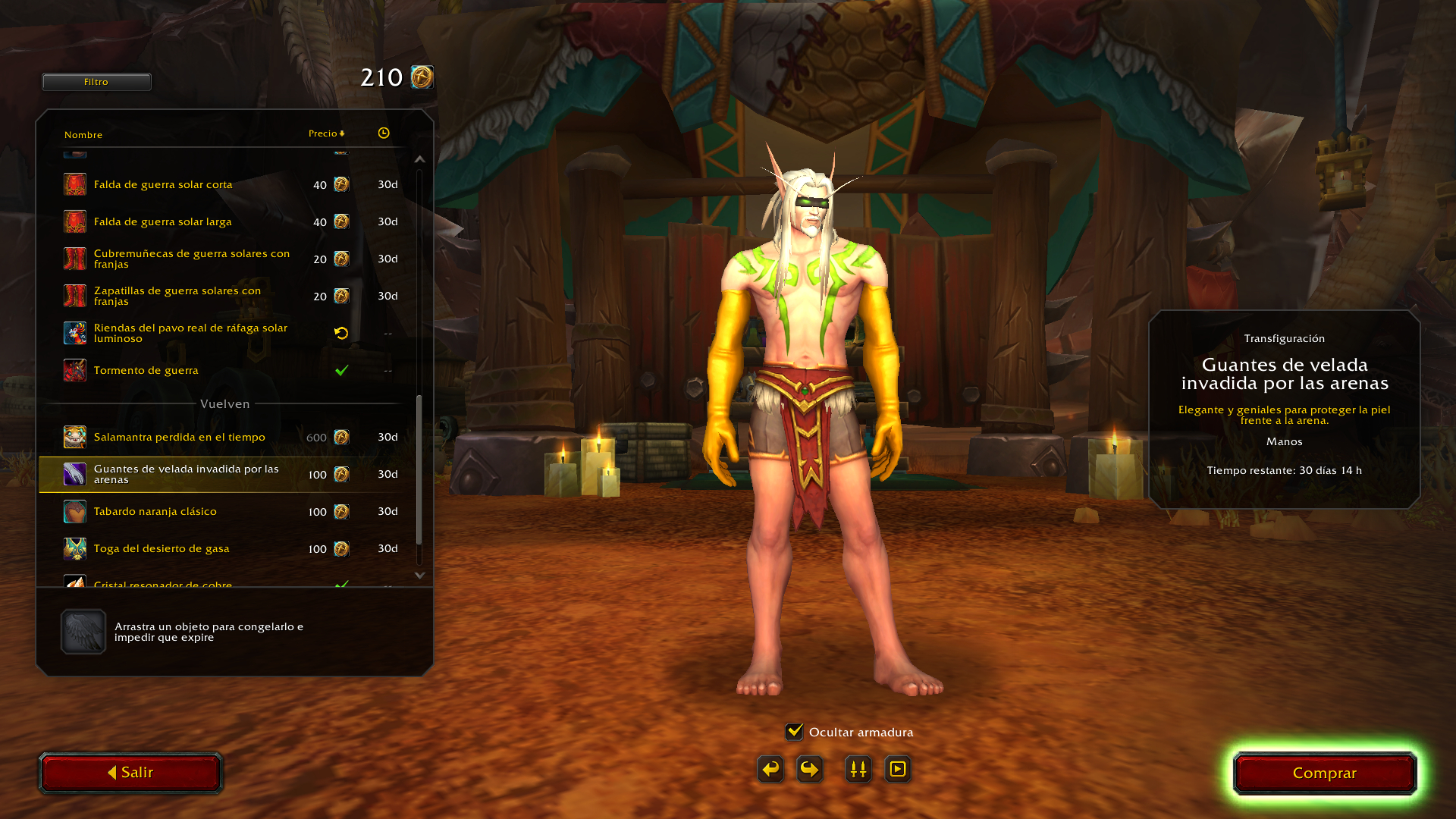Select Falda de guerra solar larga
Screen dimensions: 1456x819
click(x=163, y=222)
